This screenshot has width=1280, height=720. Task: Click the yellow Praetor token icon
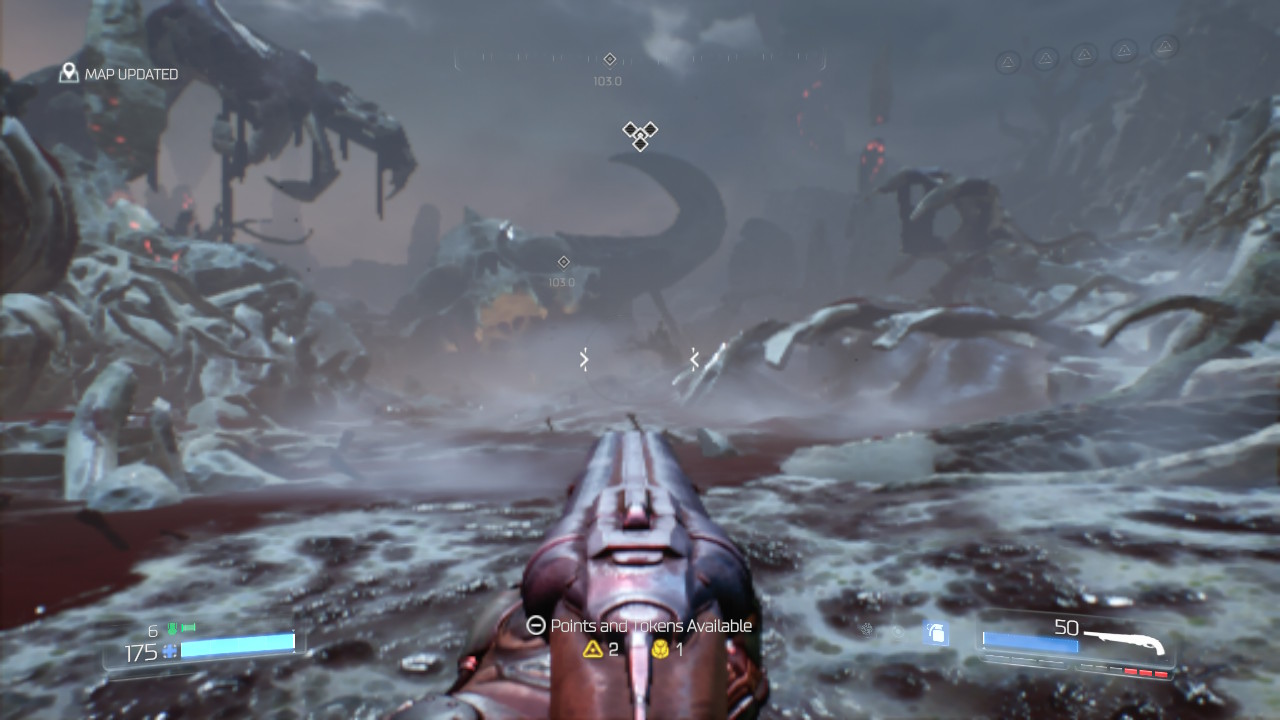coord(660,650)
